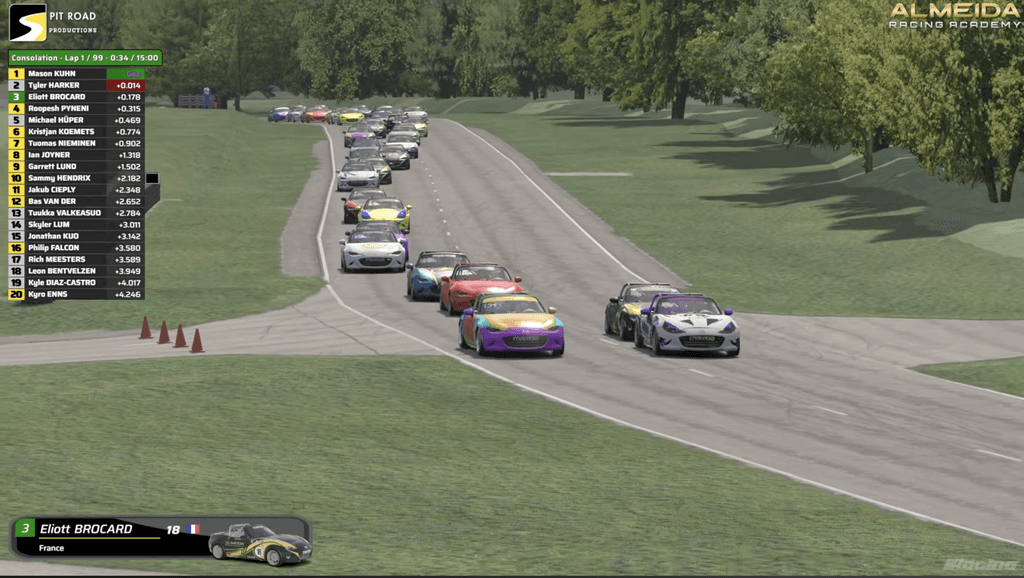The width and height of the screenshot is (1024, 578).
Task: Select Jonathan Kuo's standings entry
Action: (x=76, y=236)
